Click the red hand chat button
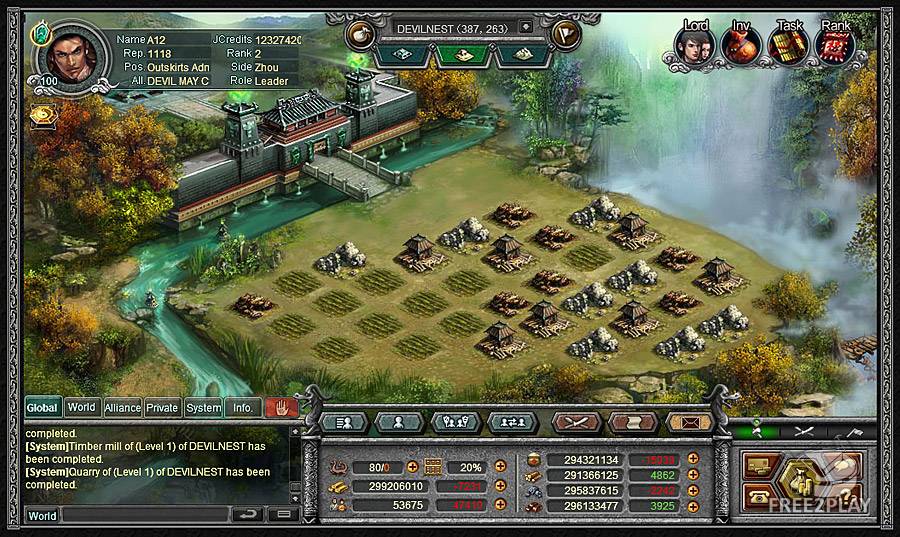Viewport: 900px width, 537px height. tap(281, 408)
